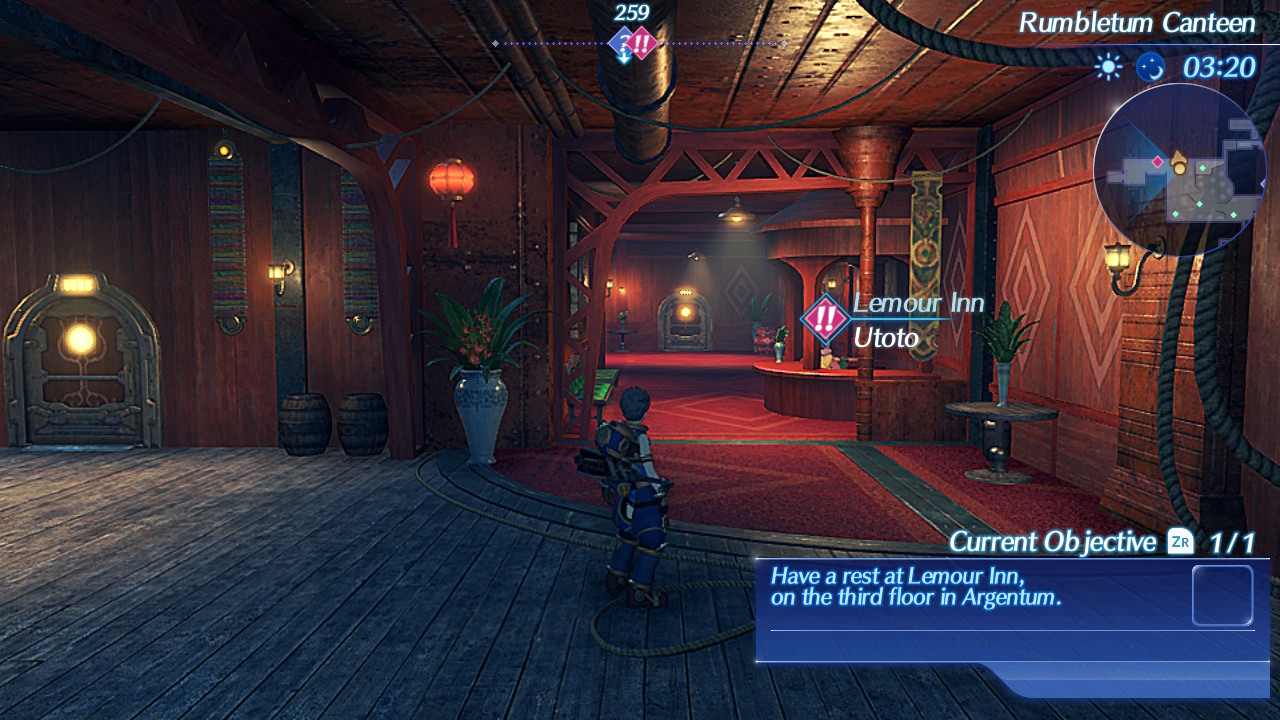Click the Lemour Inn Utoto quest marker
The width and height of the screenshot is (1280, 720).
825,320
